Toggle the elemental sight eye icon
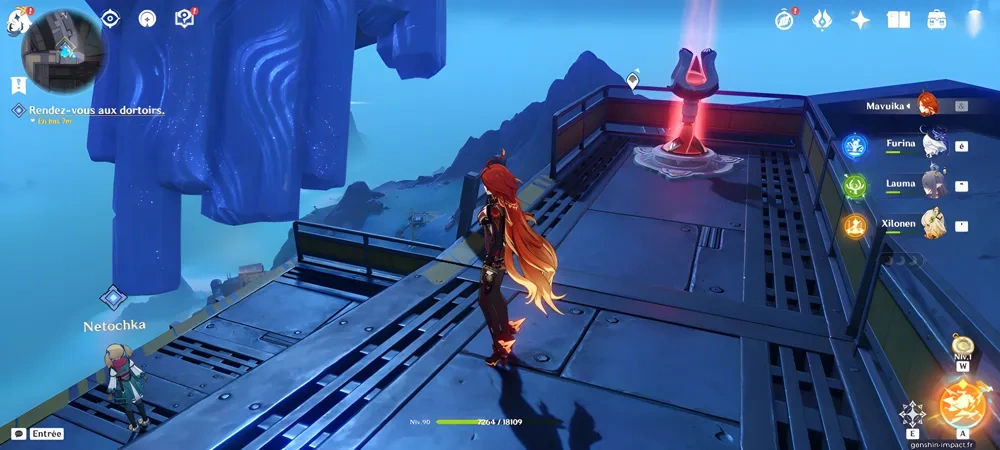Image resolution: width=1000 pixels, height=450 pixels. [x=111, y=19]
